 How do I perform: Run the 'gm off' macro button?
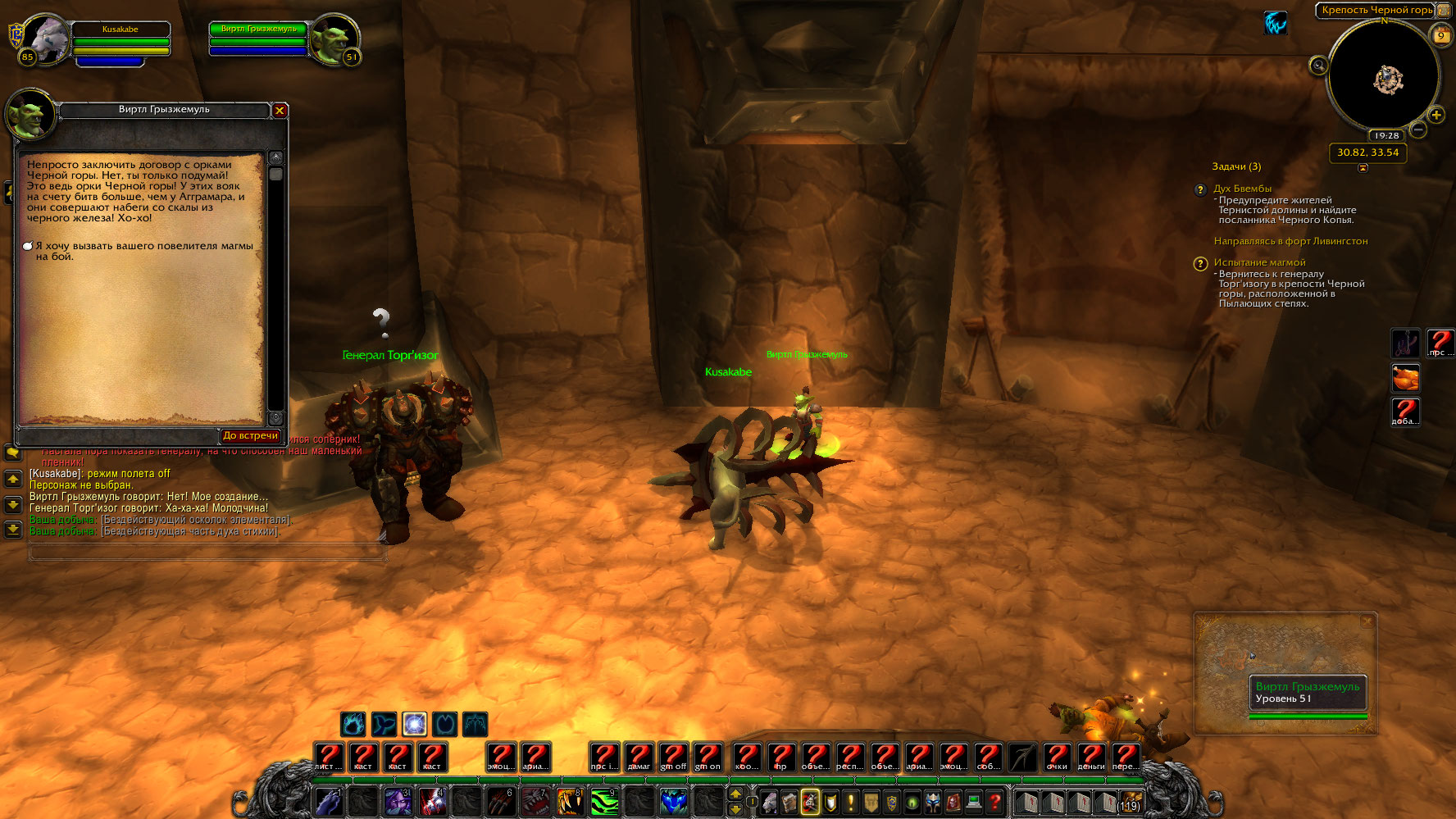pos(673,757)
